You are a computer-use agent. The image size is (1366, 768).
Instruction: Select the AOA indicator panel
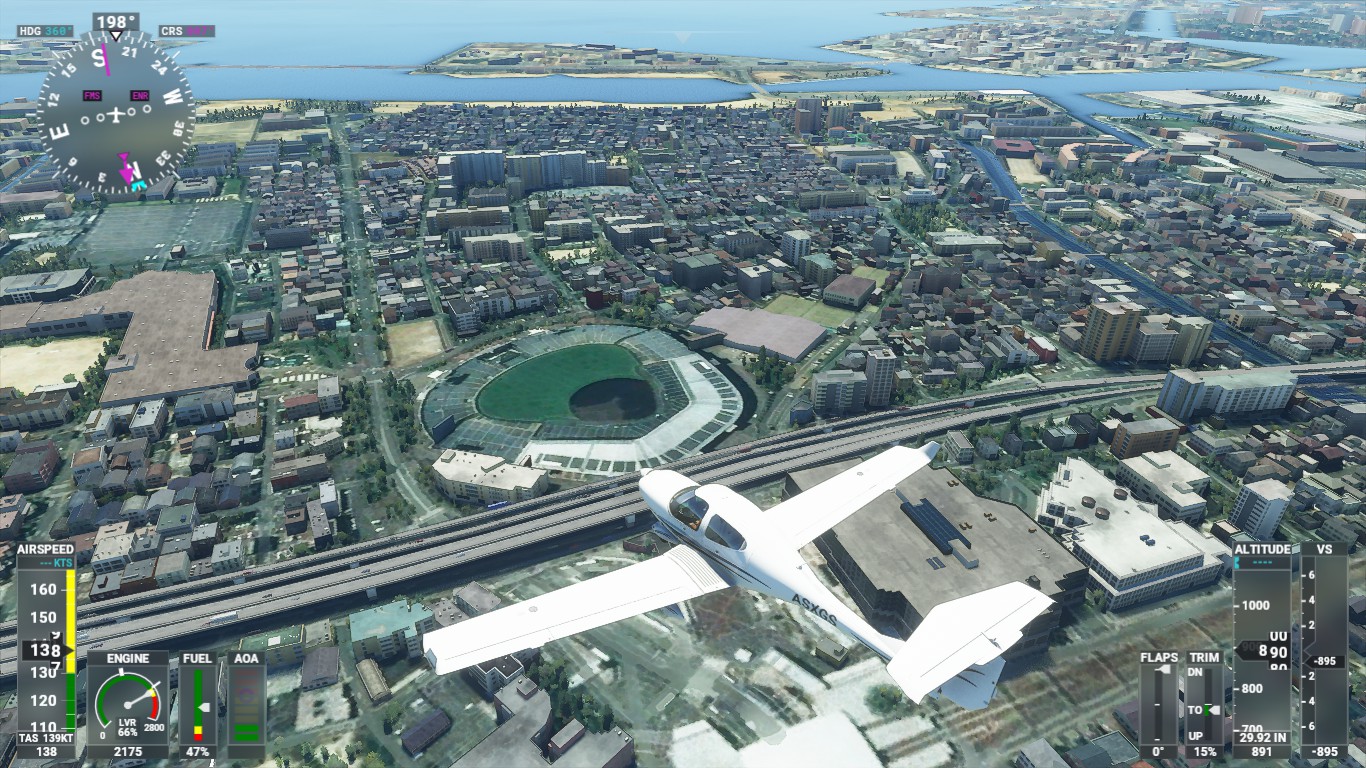pyautogui.click(x=246, y=704)
